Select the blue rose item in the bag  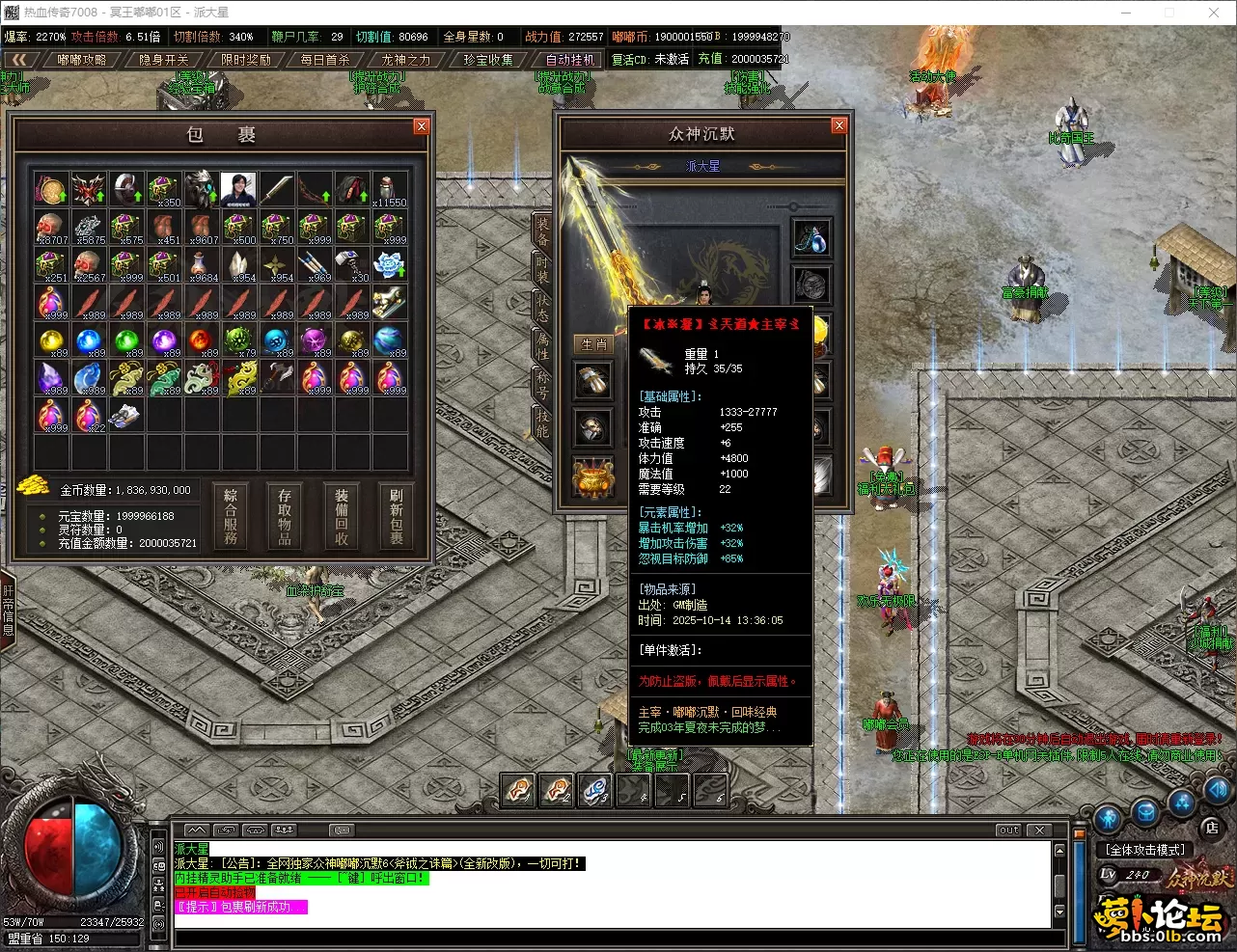[390, 264]
